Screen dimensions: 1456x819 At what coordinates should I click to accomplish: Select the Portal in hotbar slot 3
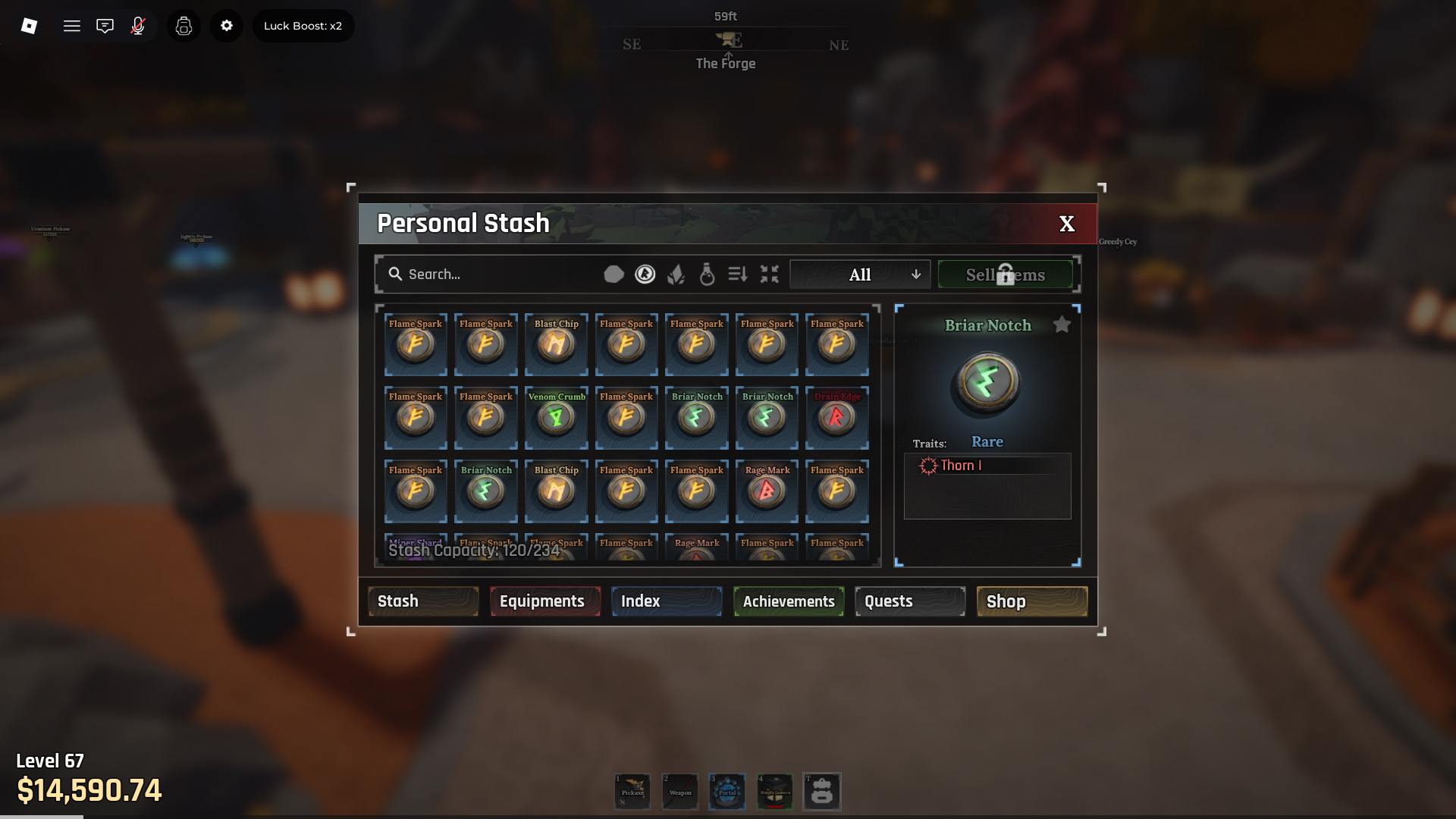point(726,791)
